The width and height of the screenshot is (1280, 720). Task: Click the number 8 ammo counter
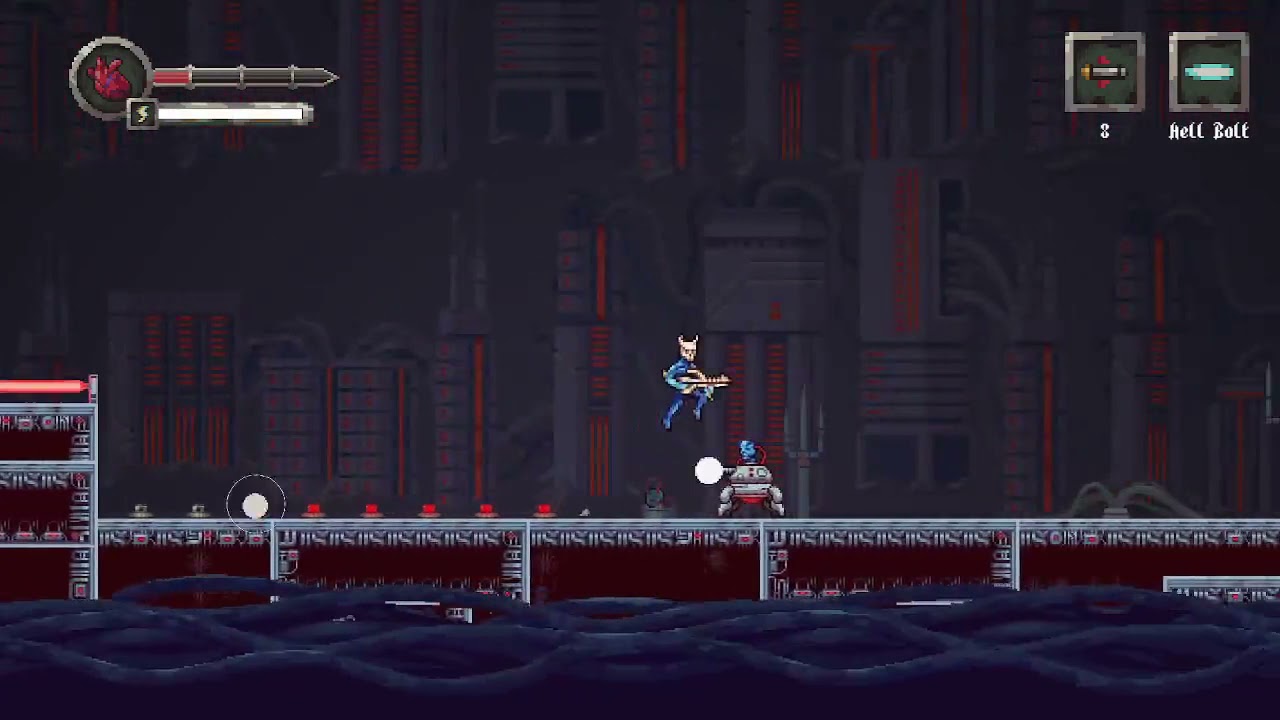1104,131
